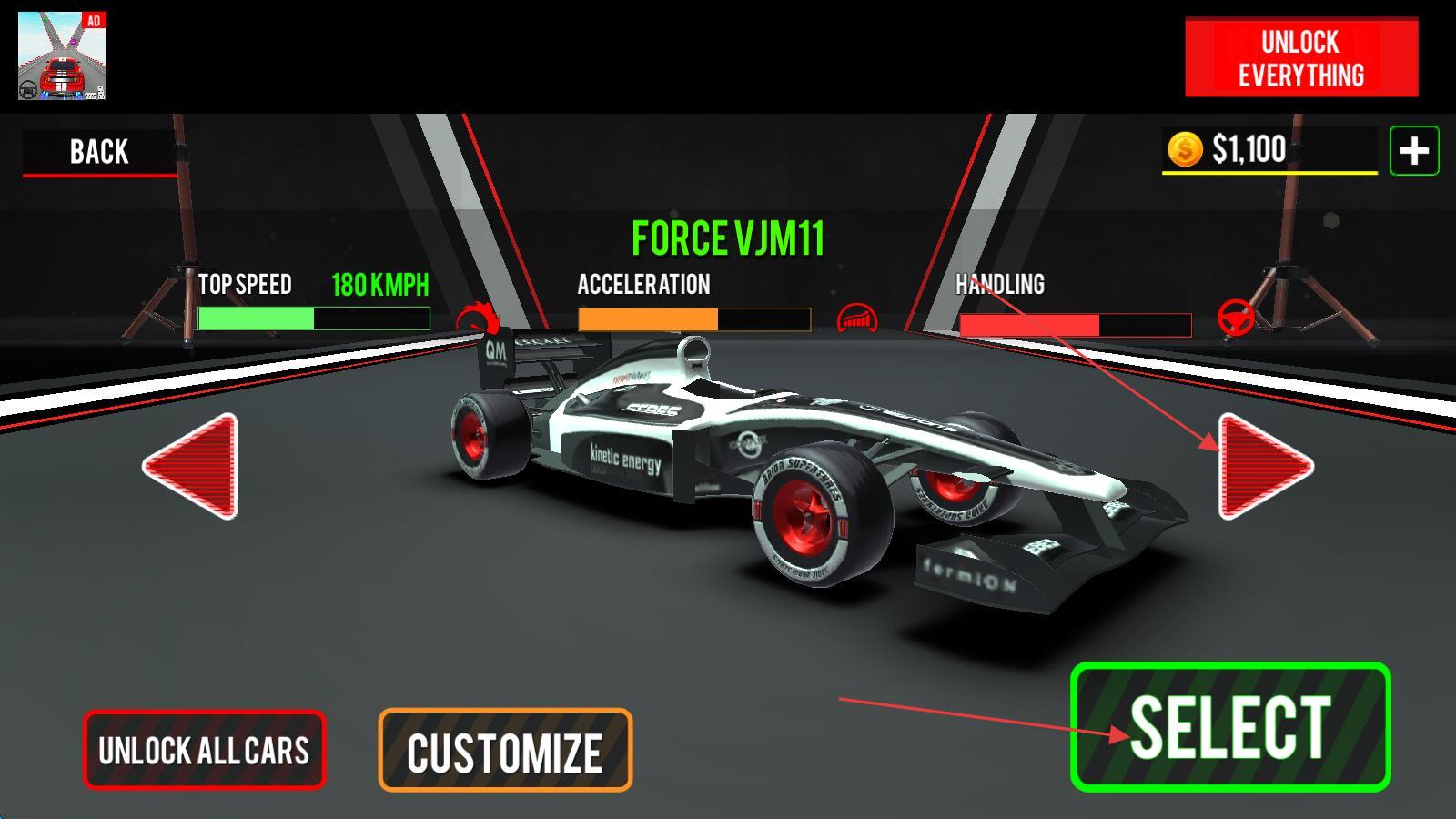Show the previous car with left arrow
The height and width of the screenshot is (819, 1456).
(x=193, y=466)
